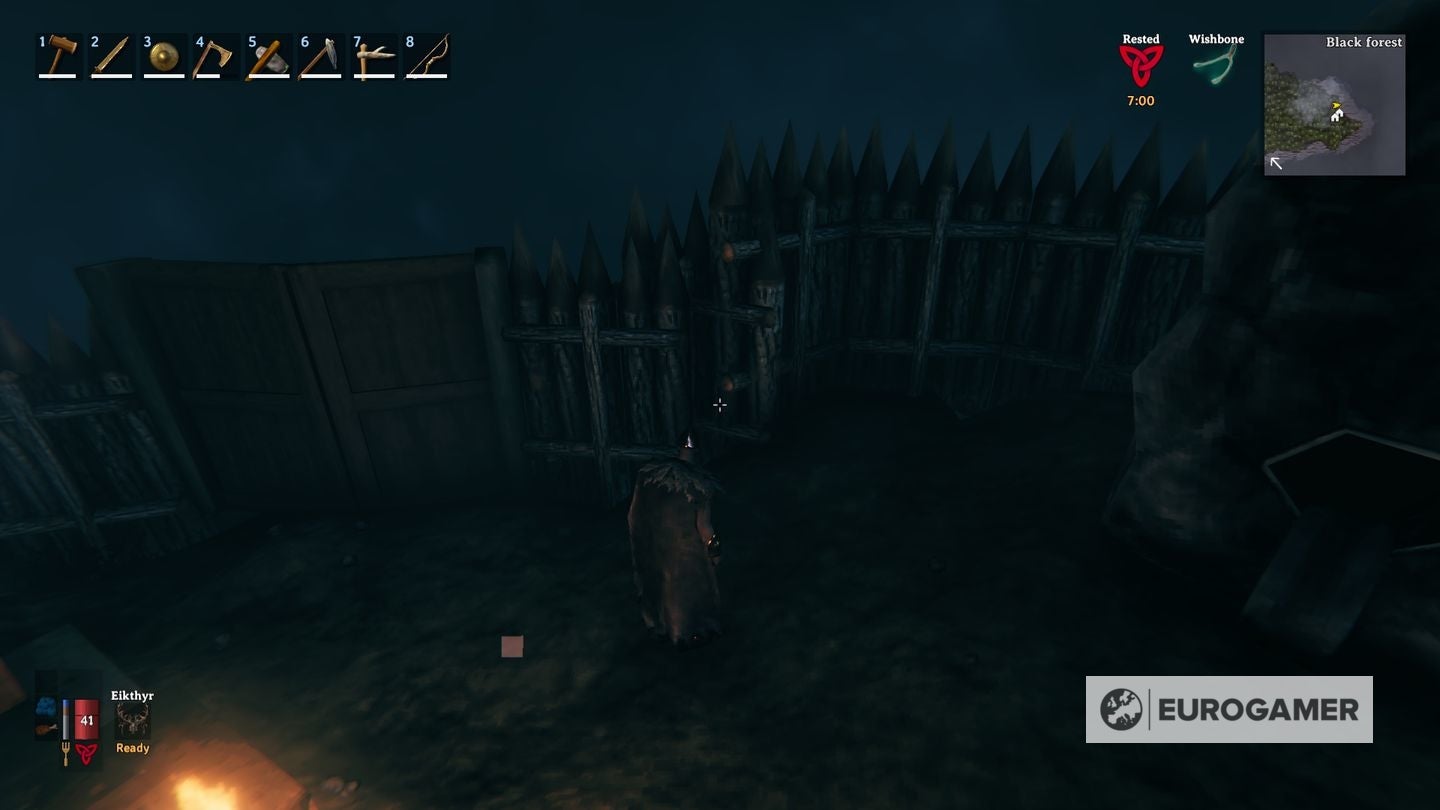Image resolution: width=1440 pixels, height=810 pixels.
Task: Click the north arrow on the minimap
Action: click(1276, 160)
